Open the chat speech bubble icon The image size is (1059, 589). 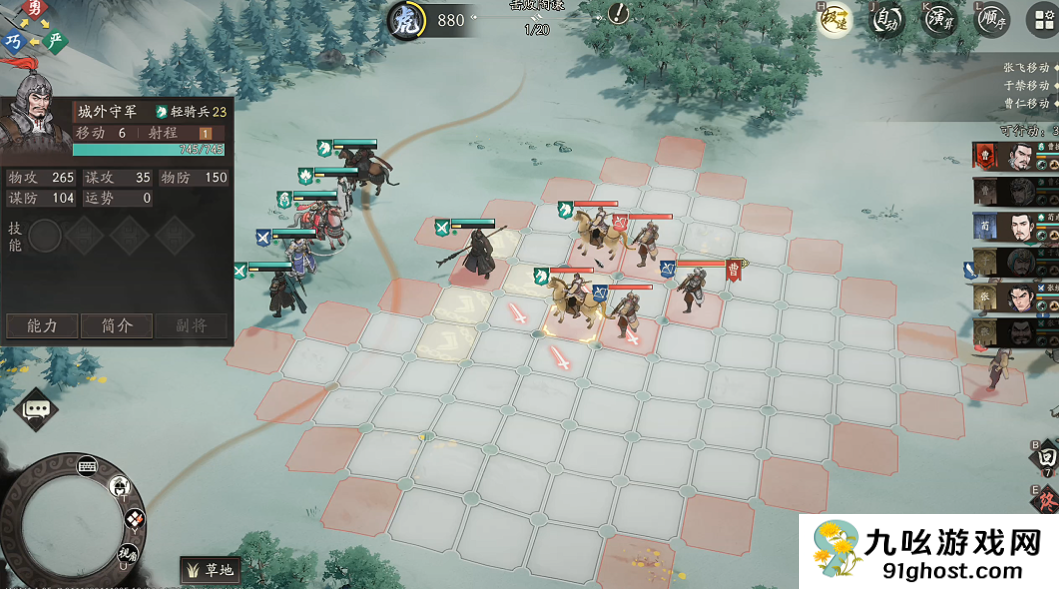[37, 409]
